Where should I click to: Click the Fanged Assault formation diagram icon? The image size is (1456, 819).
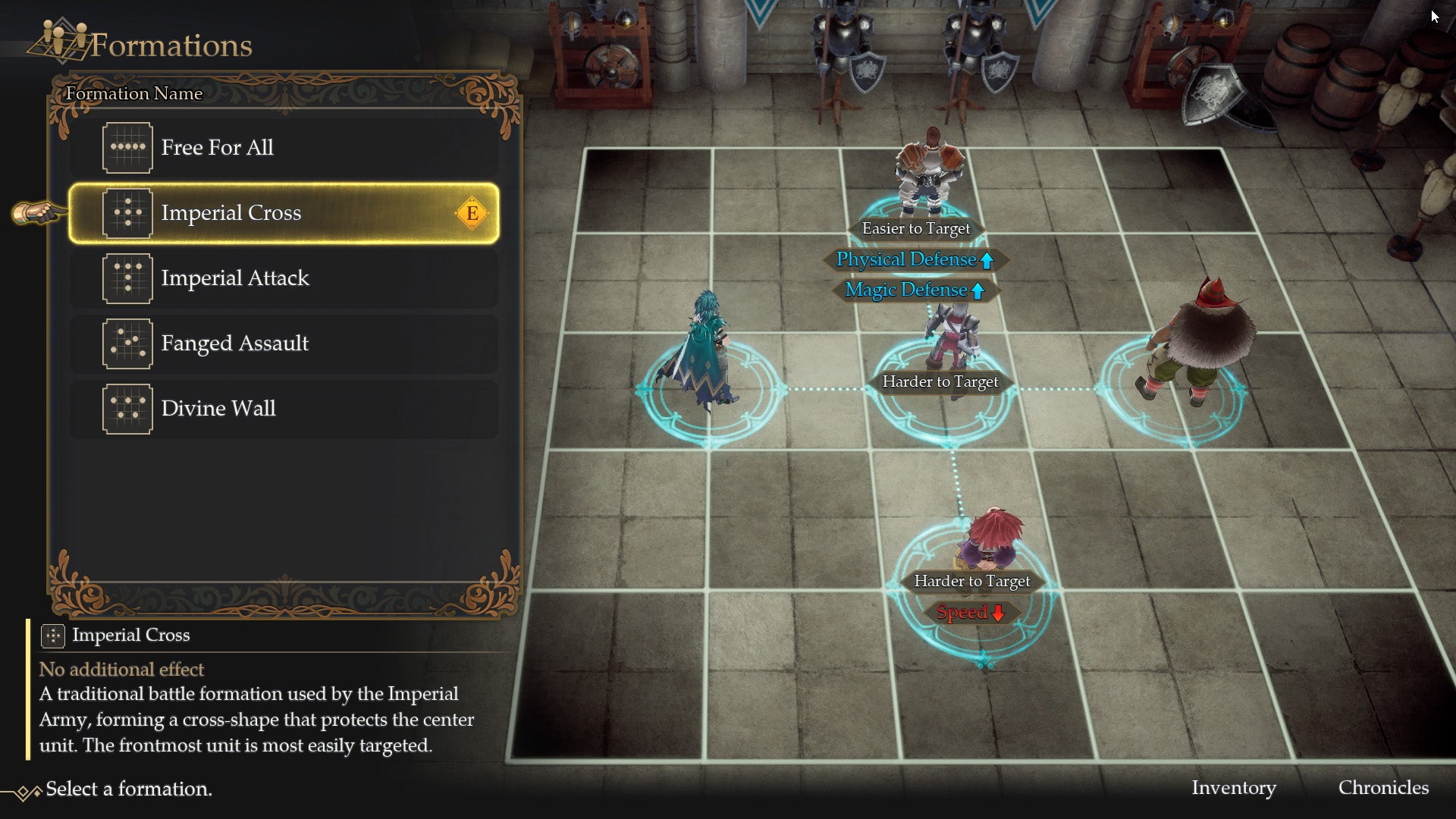click(x=127, y=344)
